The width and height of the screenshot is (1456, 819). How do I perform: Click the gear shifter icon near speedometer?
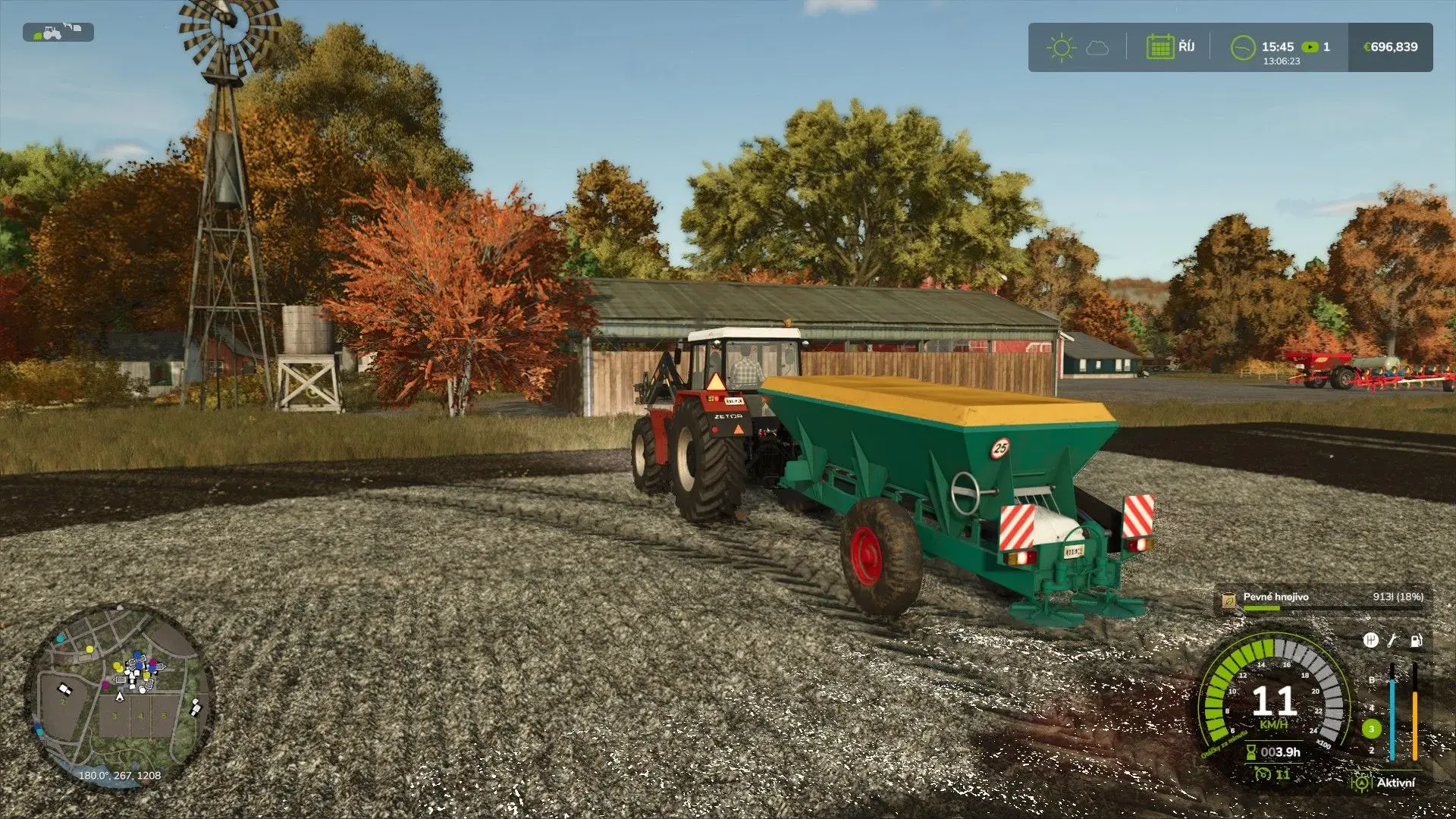click(x=1371, y=642)
